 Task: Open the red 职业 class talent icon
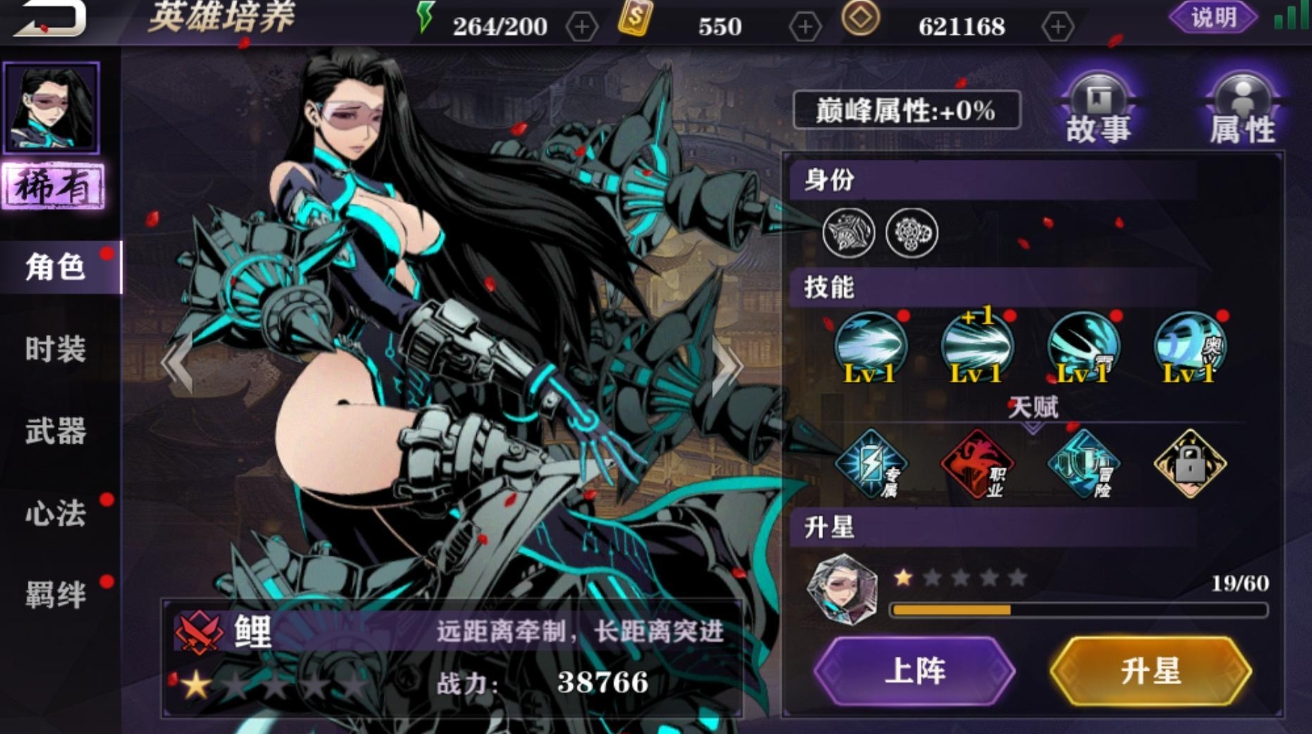pos(977,464)
